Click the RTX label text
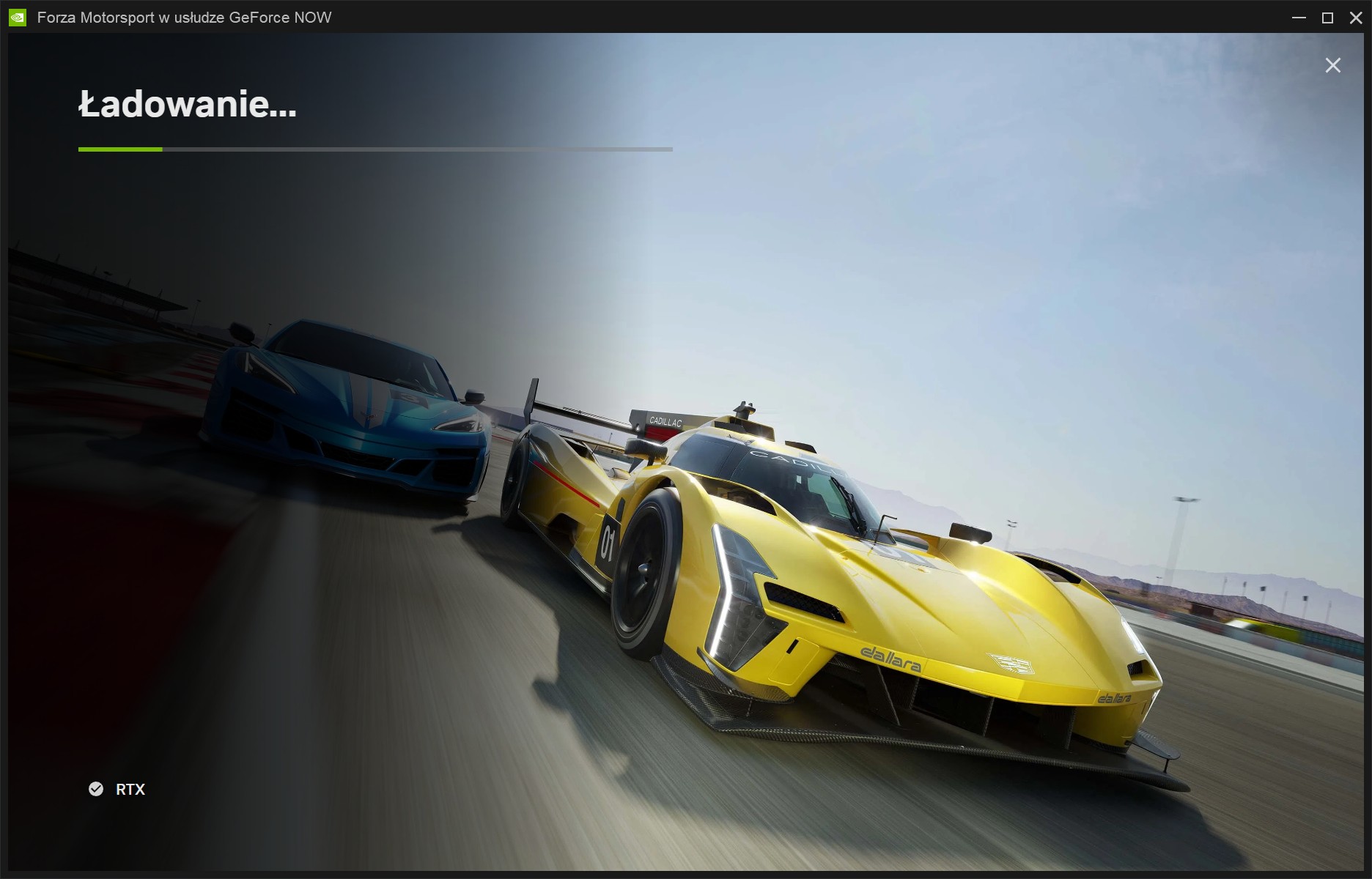This screenshot has height=879, width=1372. [x=129, y=790]
